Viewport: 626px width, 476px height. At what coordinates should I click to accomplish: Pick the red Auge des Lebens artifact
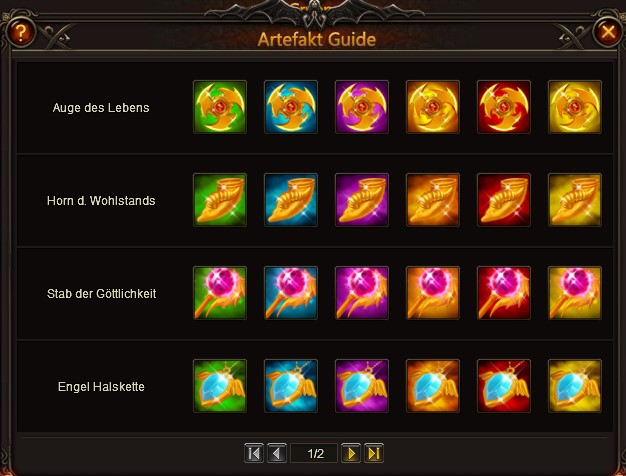[504, 107]
